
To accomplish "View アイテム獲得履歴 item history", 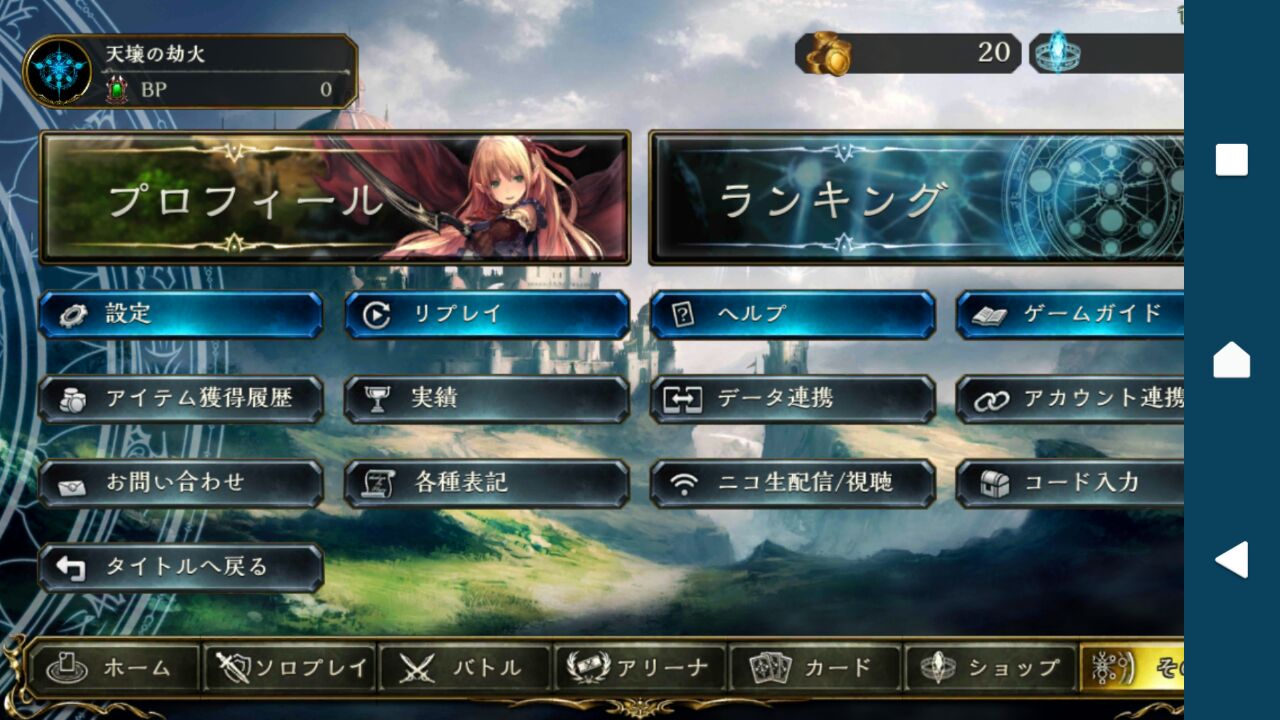I will click(x=181, y=399).
